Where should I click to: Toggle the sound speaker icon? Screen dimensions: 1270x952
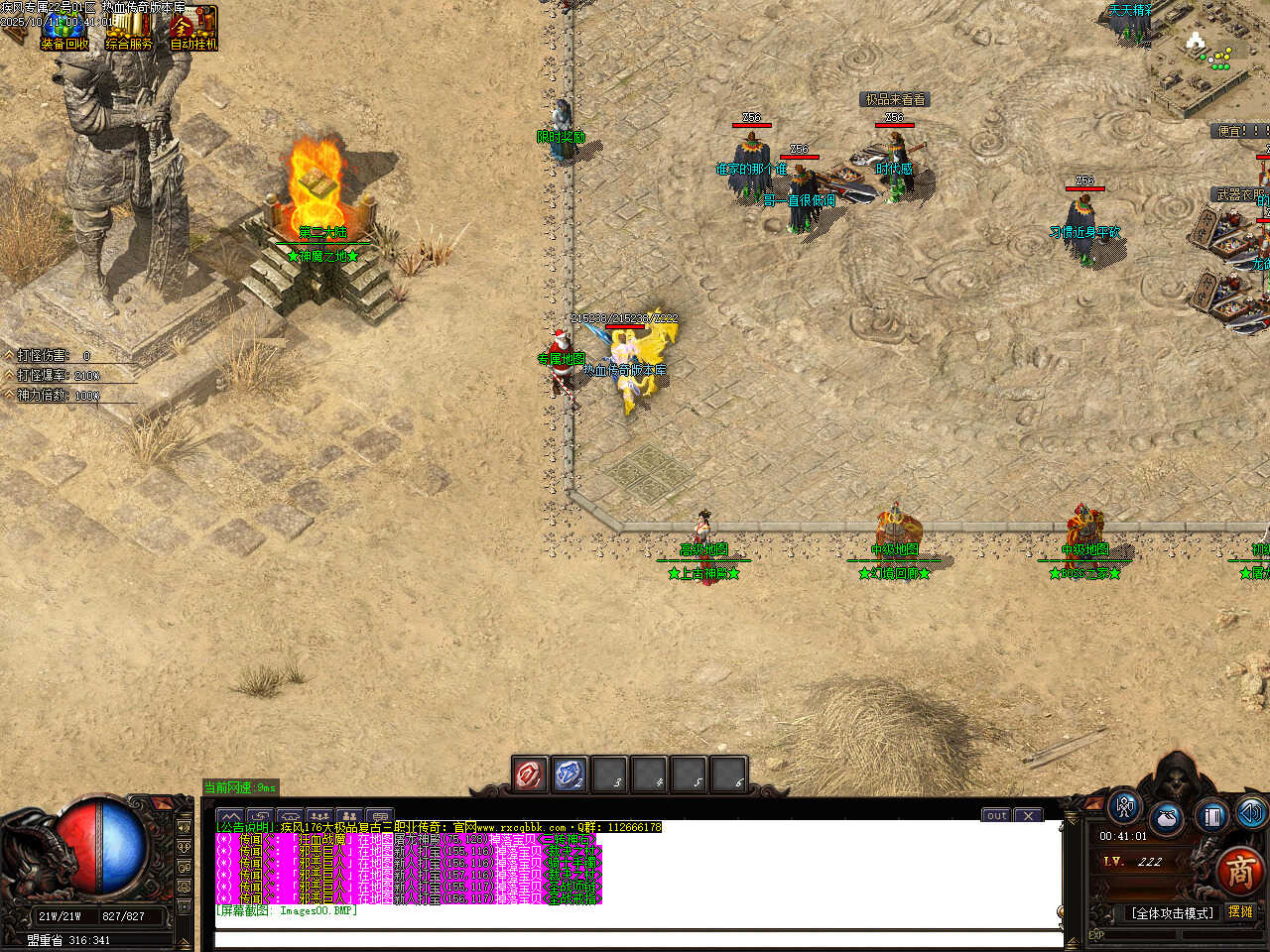(x=1250, y=813)
